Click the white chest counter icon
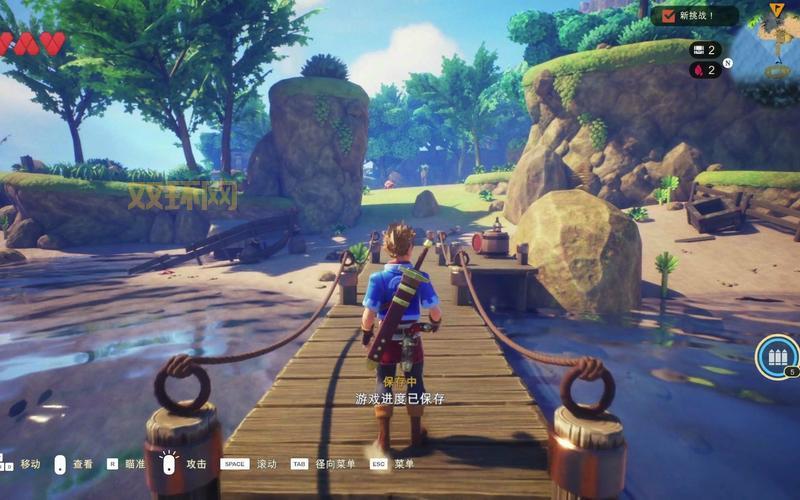 pyautogui.click(x=698, y=49)
